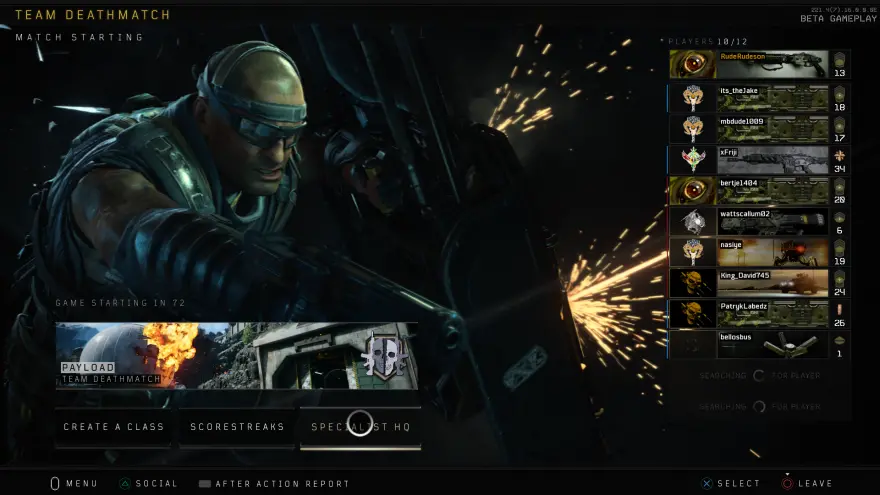Select player xFriji's row
This screenshot has height=495, width=880.
pos(759,159)
